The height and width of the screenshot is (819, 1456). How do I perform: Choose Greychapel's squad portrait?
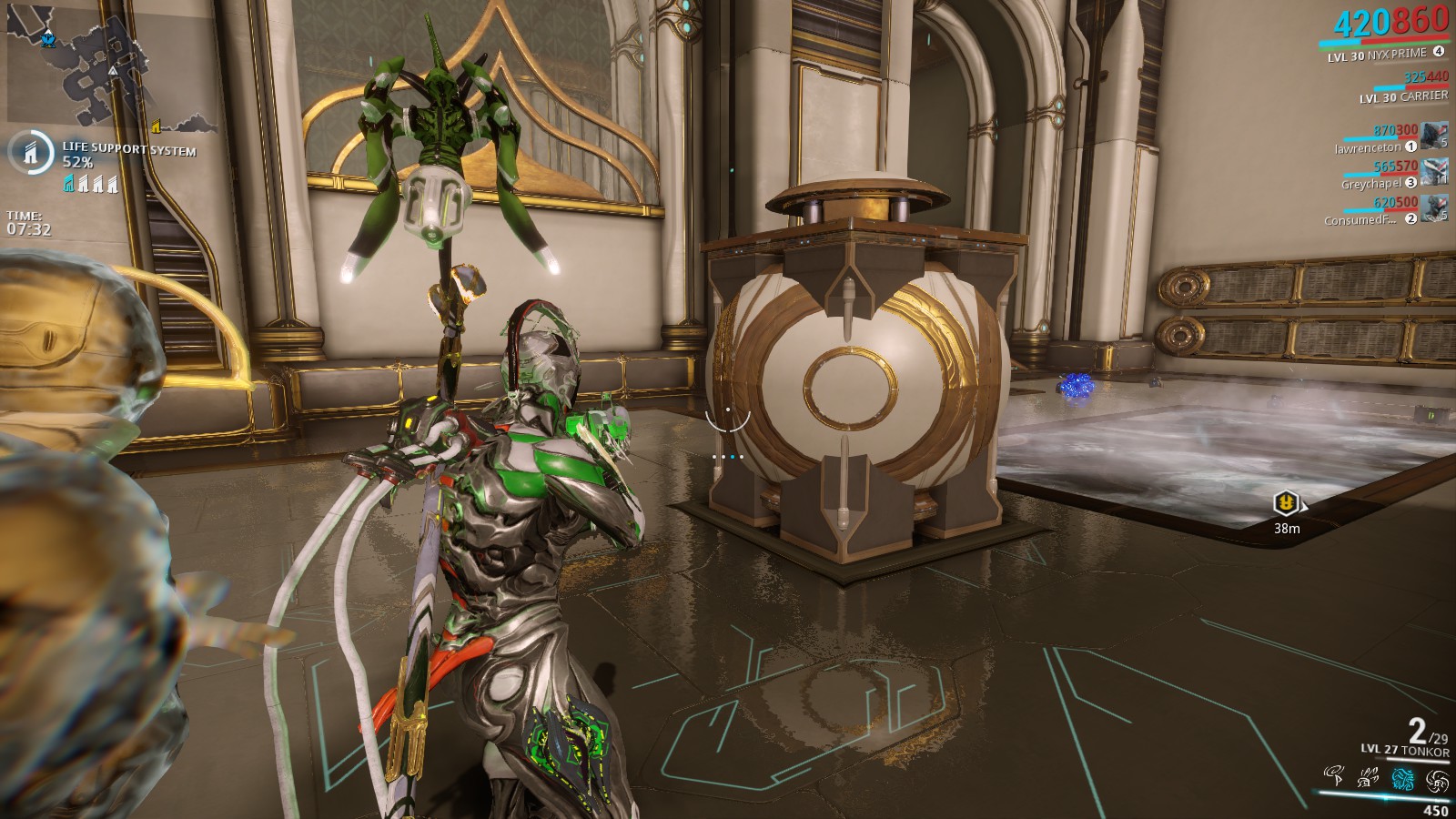pyautogui.click(x=1435, y=172)
